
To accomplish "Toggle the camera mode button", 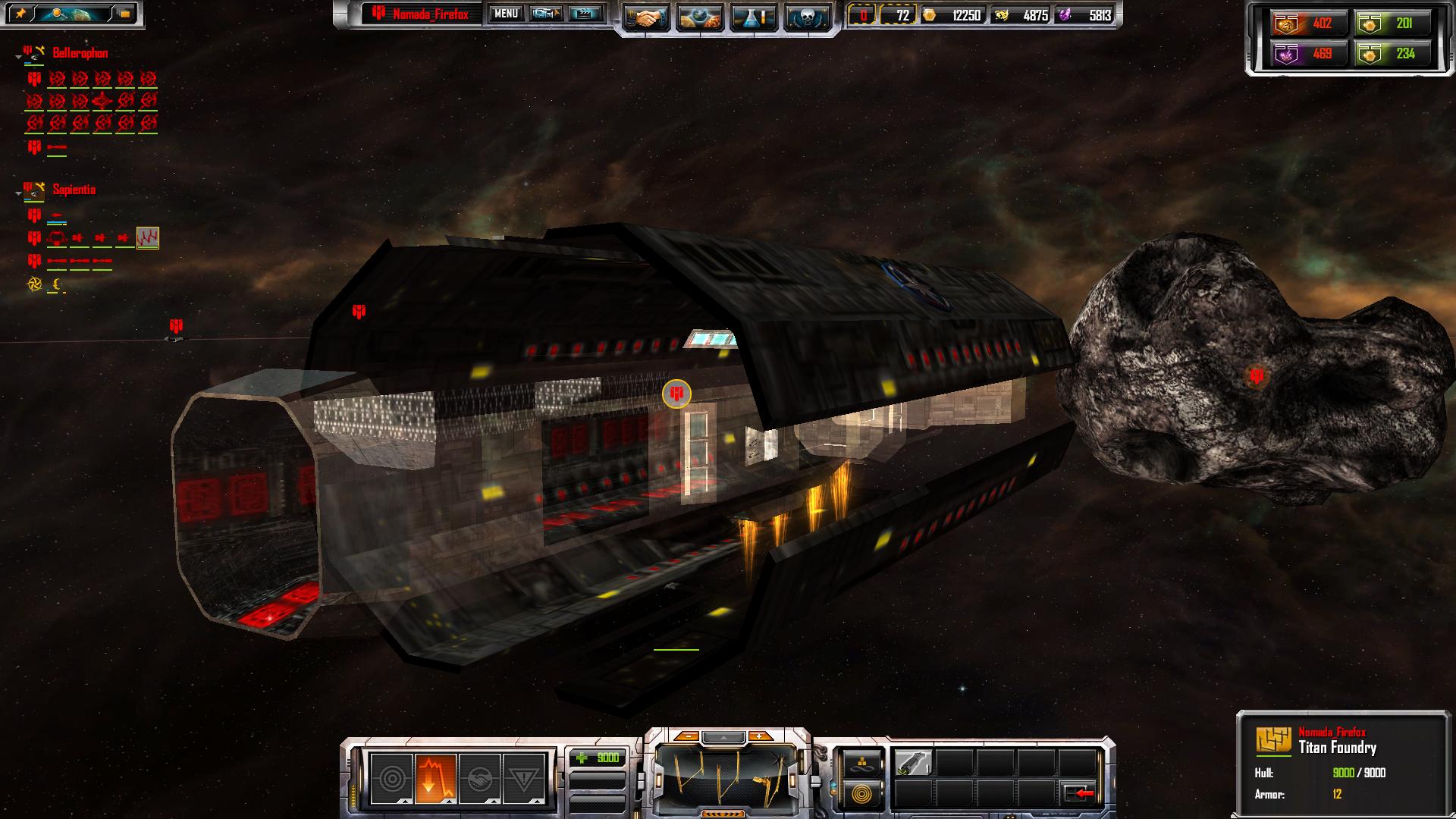I will pos(546,14).
